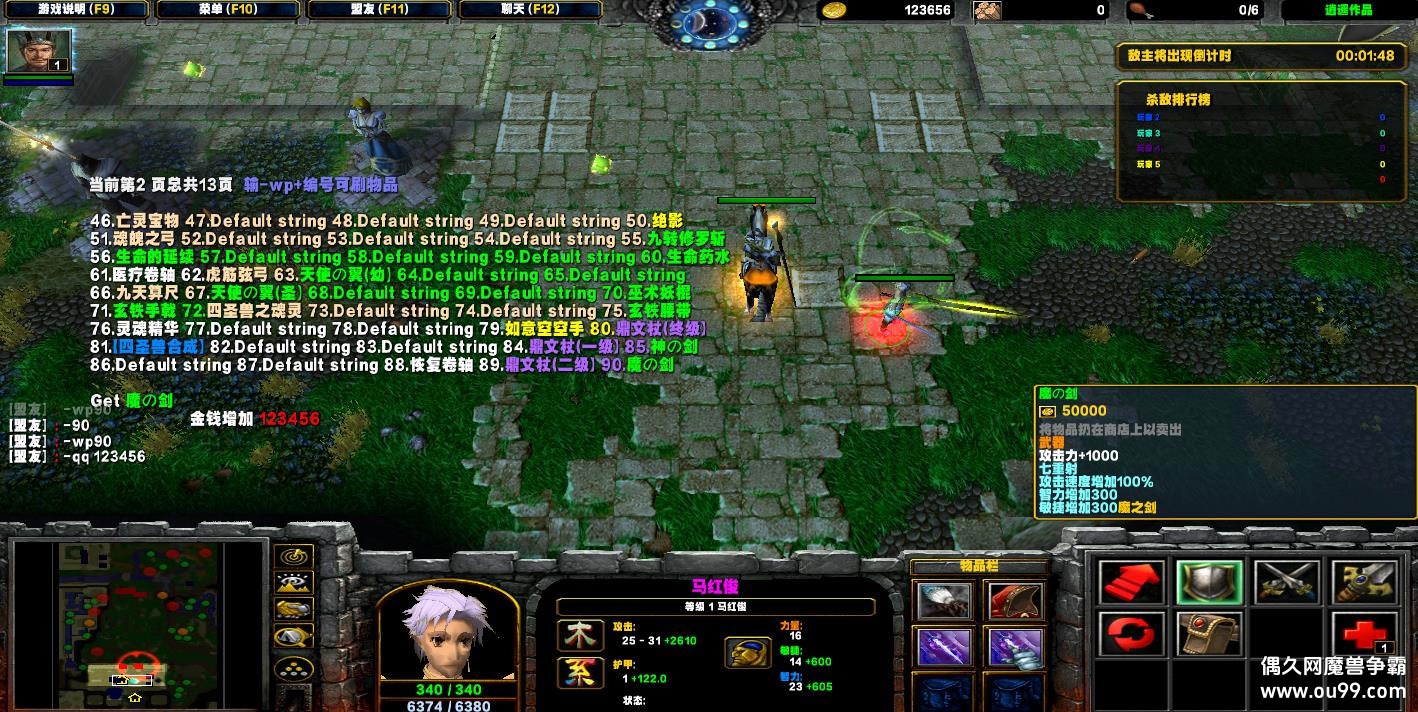Open the red cross hero skills button
This screenshot has width=1418, height=712.
(1364, 634)
